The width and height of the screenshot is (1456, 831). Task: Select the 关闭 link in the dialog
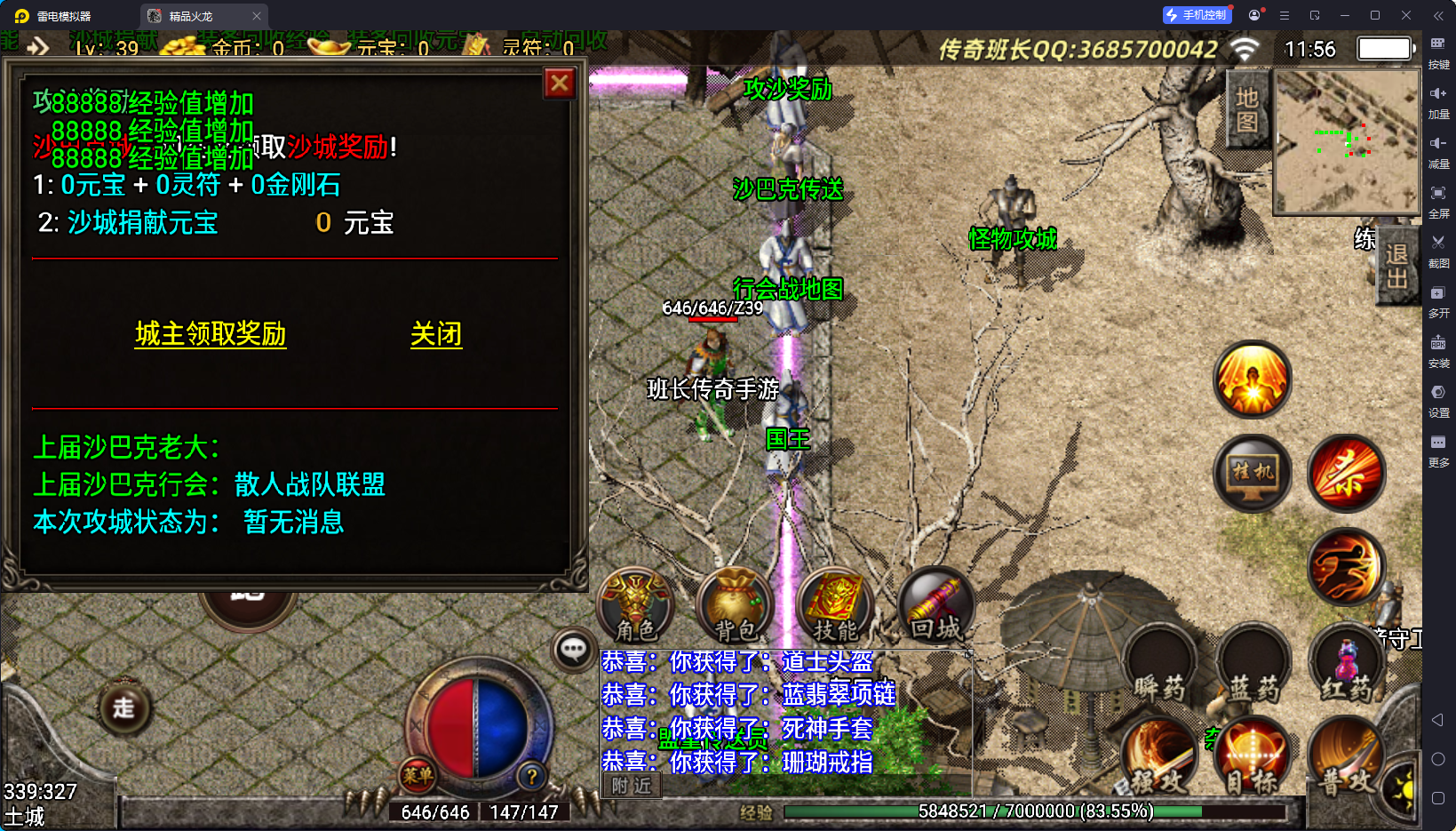[x=435, y=334]
